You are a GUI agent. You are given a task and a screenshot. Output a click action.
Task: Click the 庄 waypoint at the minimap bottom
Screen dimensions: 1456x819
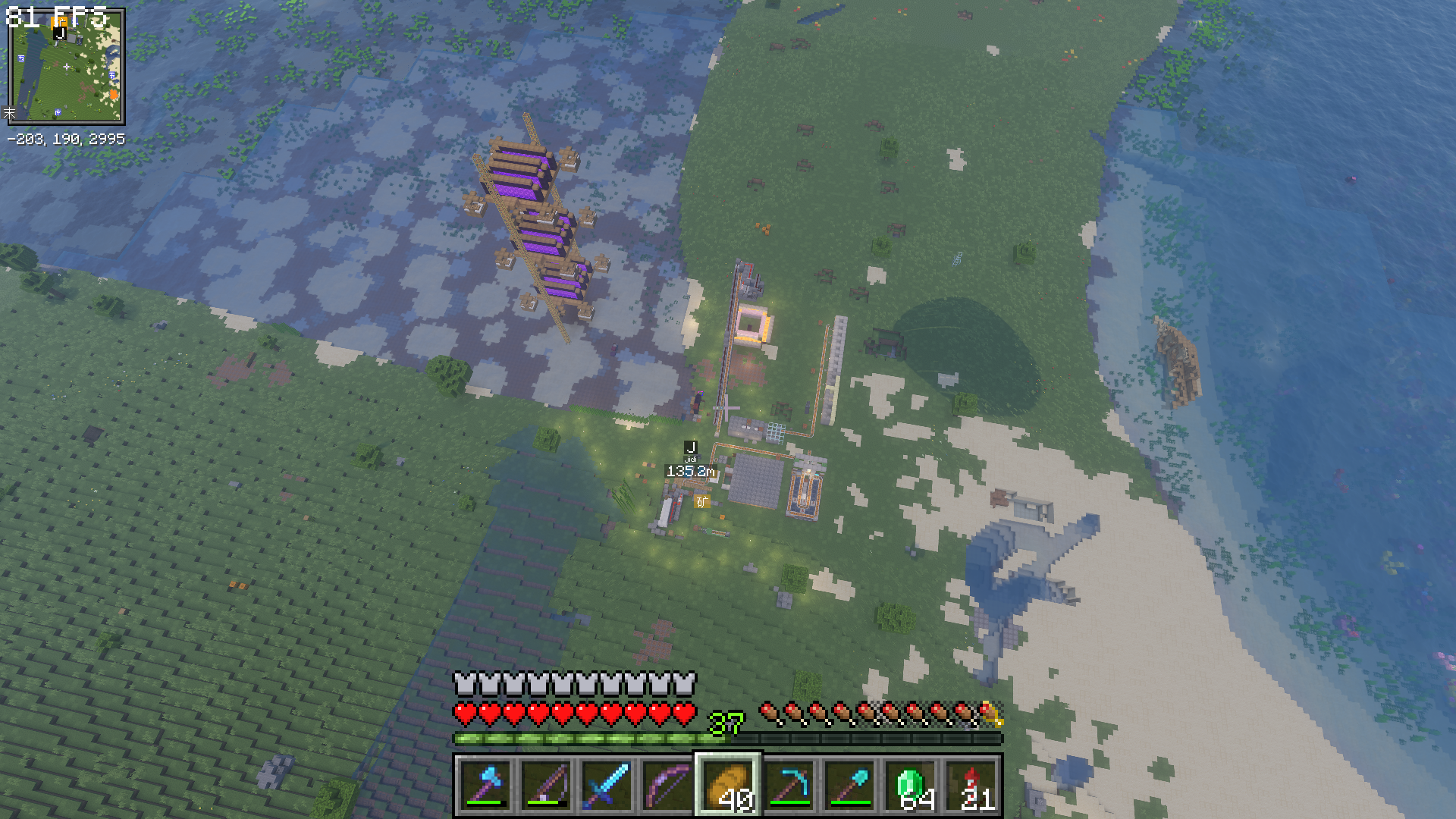pyautogui.click(x=58, y=111)
